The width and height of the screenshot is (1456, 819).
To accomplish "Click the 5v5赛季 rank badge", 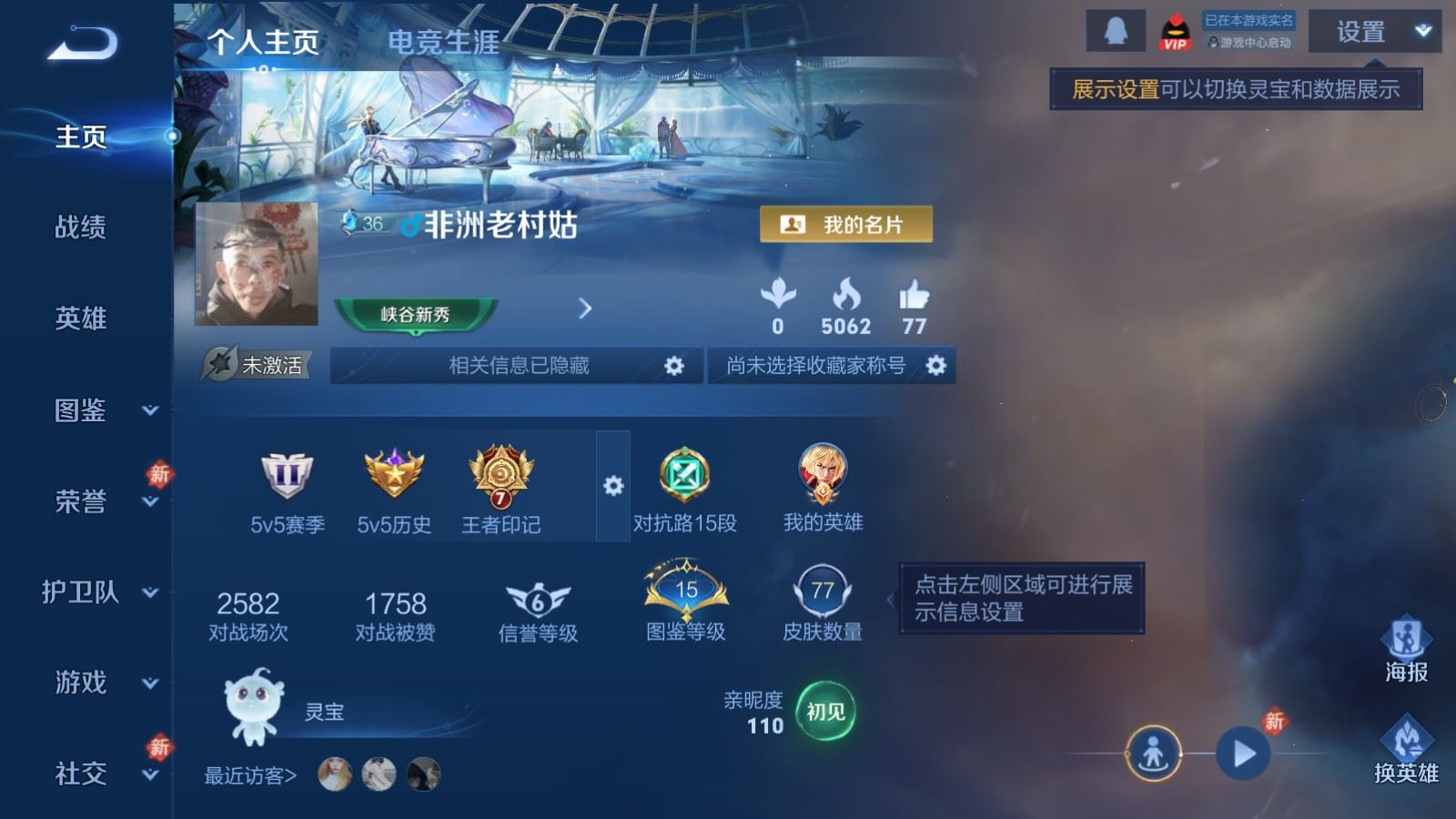I will point(288,473).
